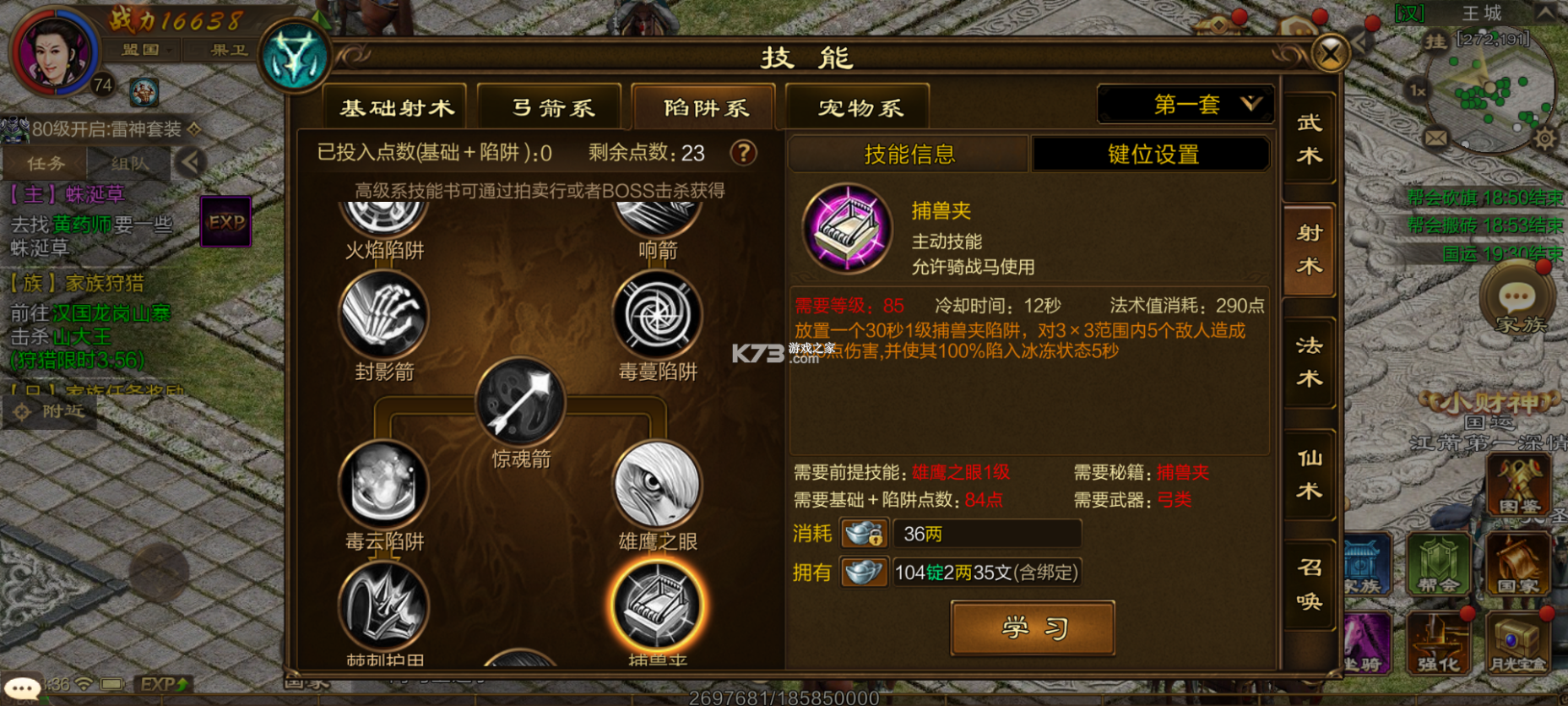Collapse the quest panel with the side arrow
The height and width of the screenshot is (706, 1568).
tap(193, 162)
